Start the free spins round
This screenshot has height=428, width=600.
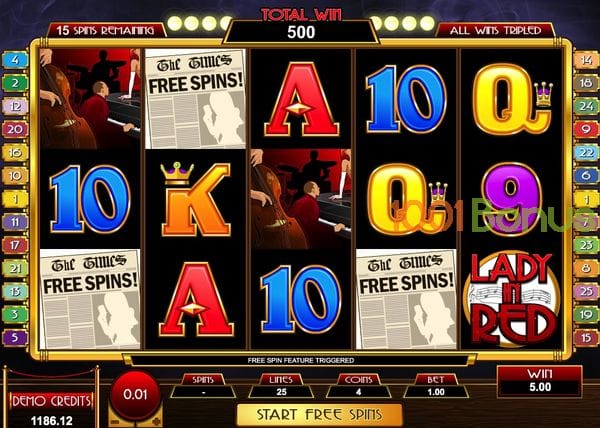(x=318, y=414)
